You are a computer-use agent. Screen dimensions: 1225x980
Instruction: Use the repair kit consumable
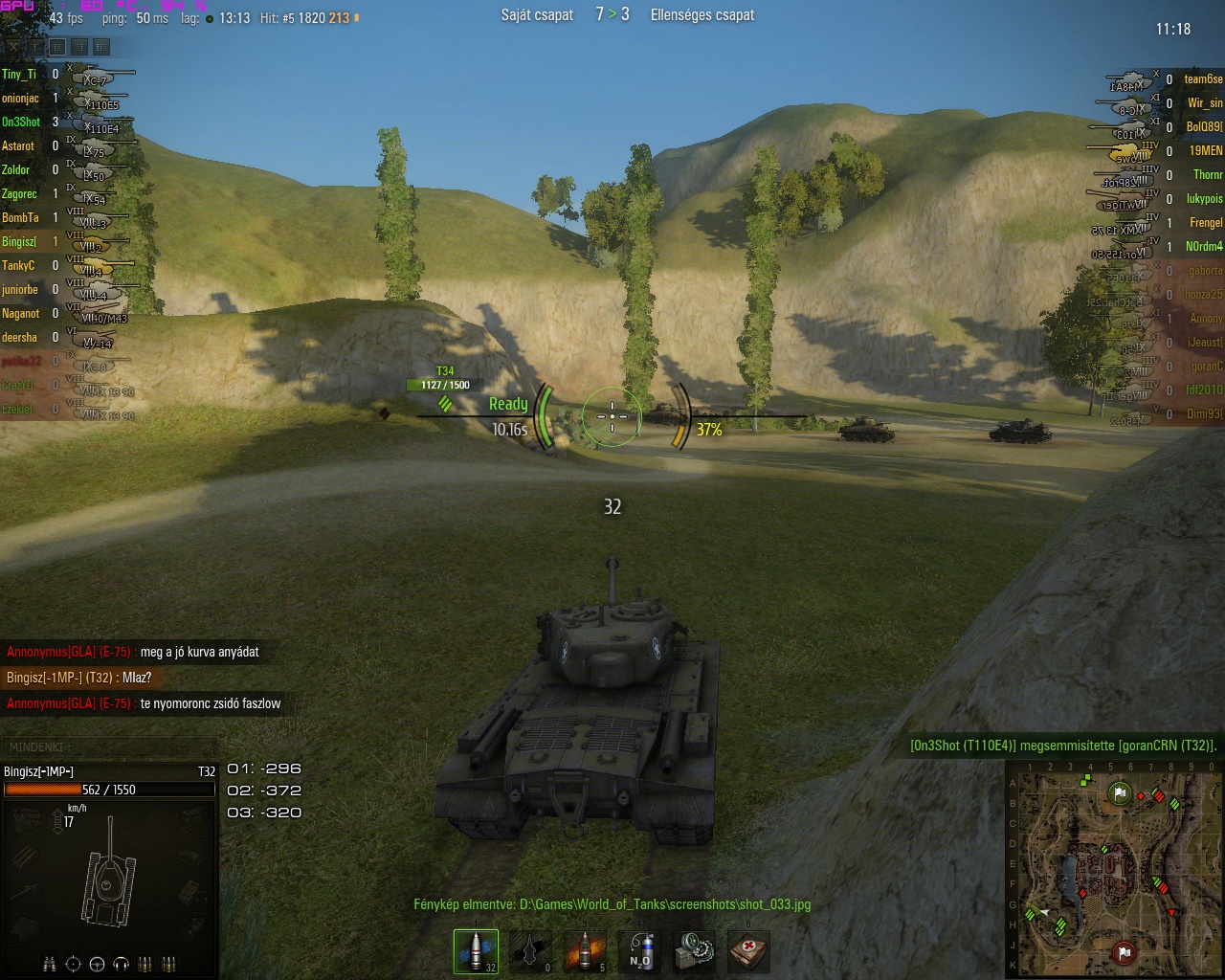[x=694, y=950]
